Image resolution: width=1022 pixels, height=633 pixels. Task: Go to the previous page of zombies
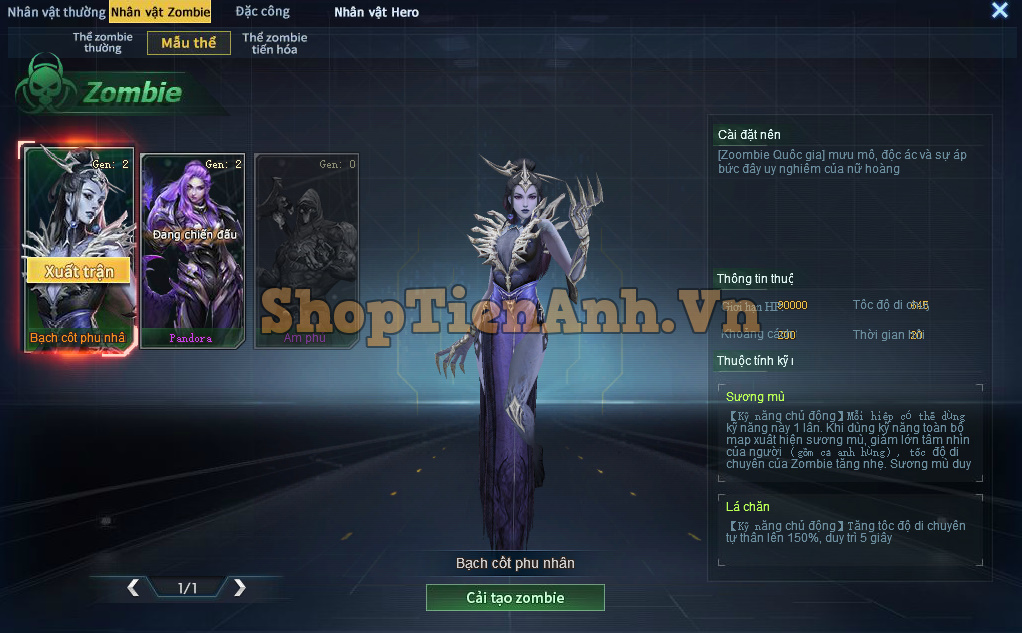tap(133, 588)
